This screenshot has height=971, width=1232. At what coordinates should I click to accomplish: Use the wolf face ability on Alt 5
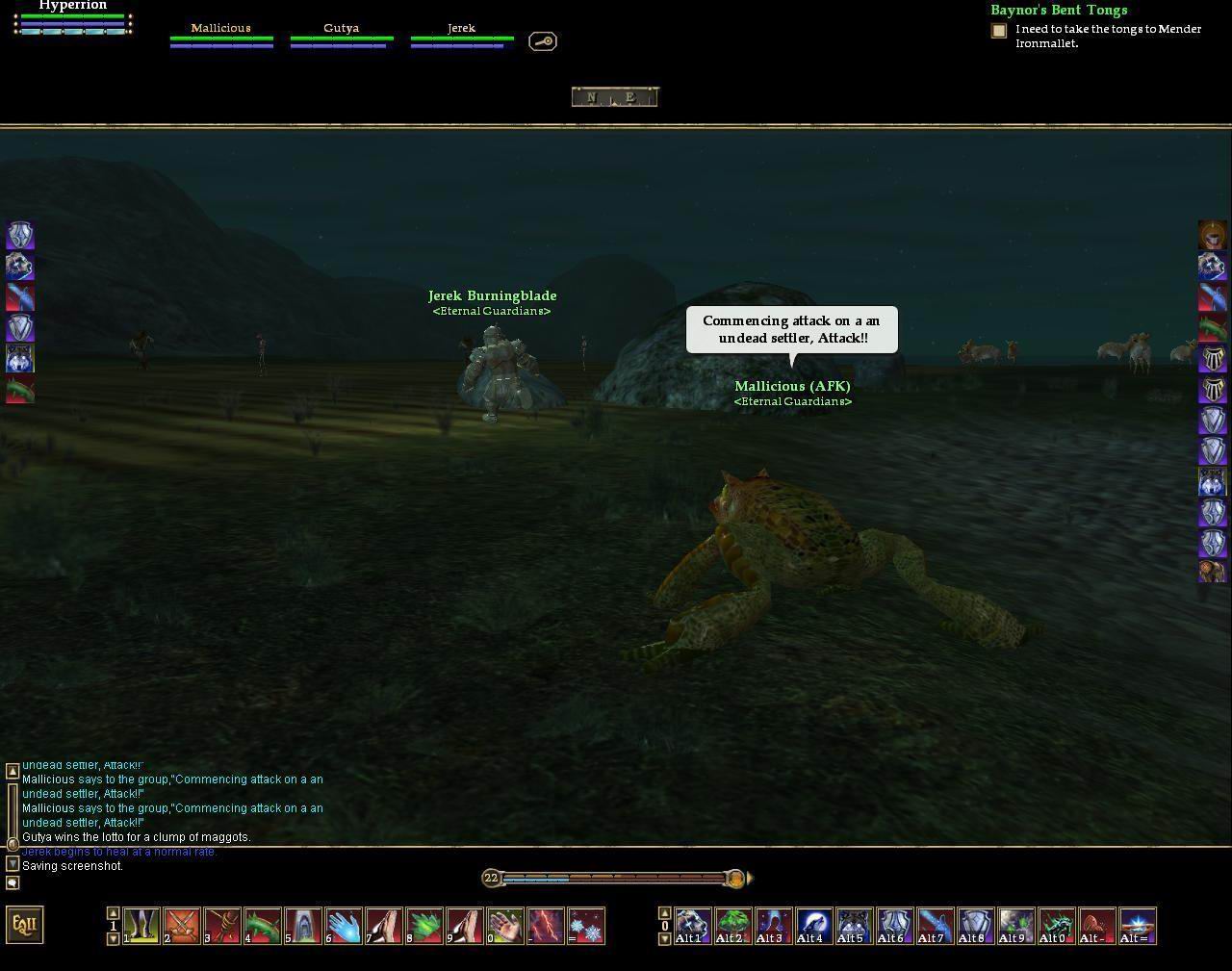(x=855, y=926)
